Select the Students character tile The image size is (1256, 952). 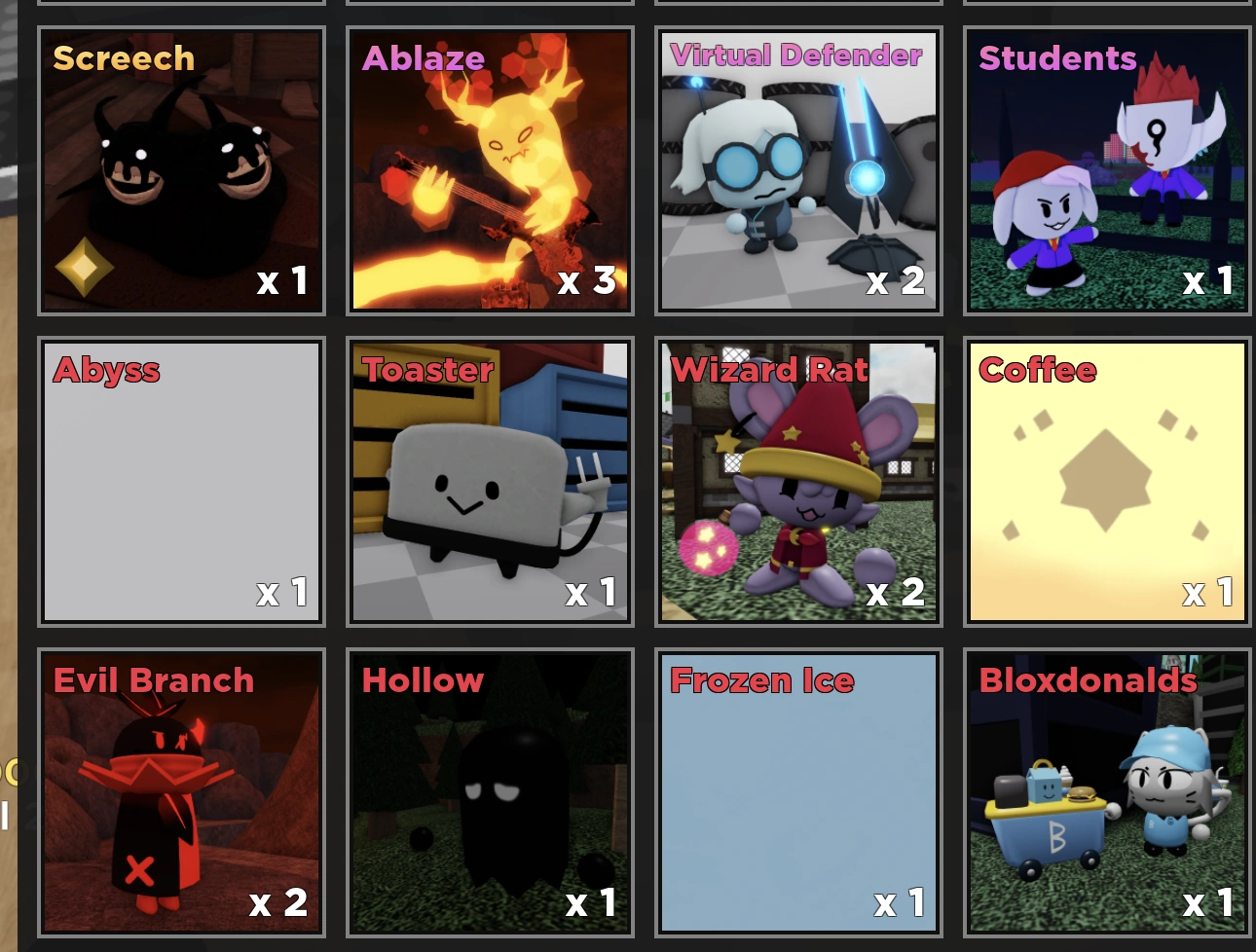1106,171
